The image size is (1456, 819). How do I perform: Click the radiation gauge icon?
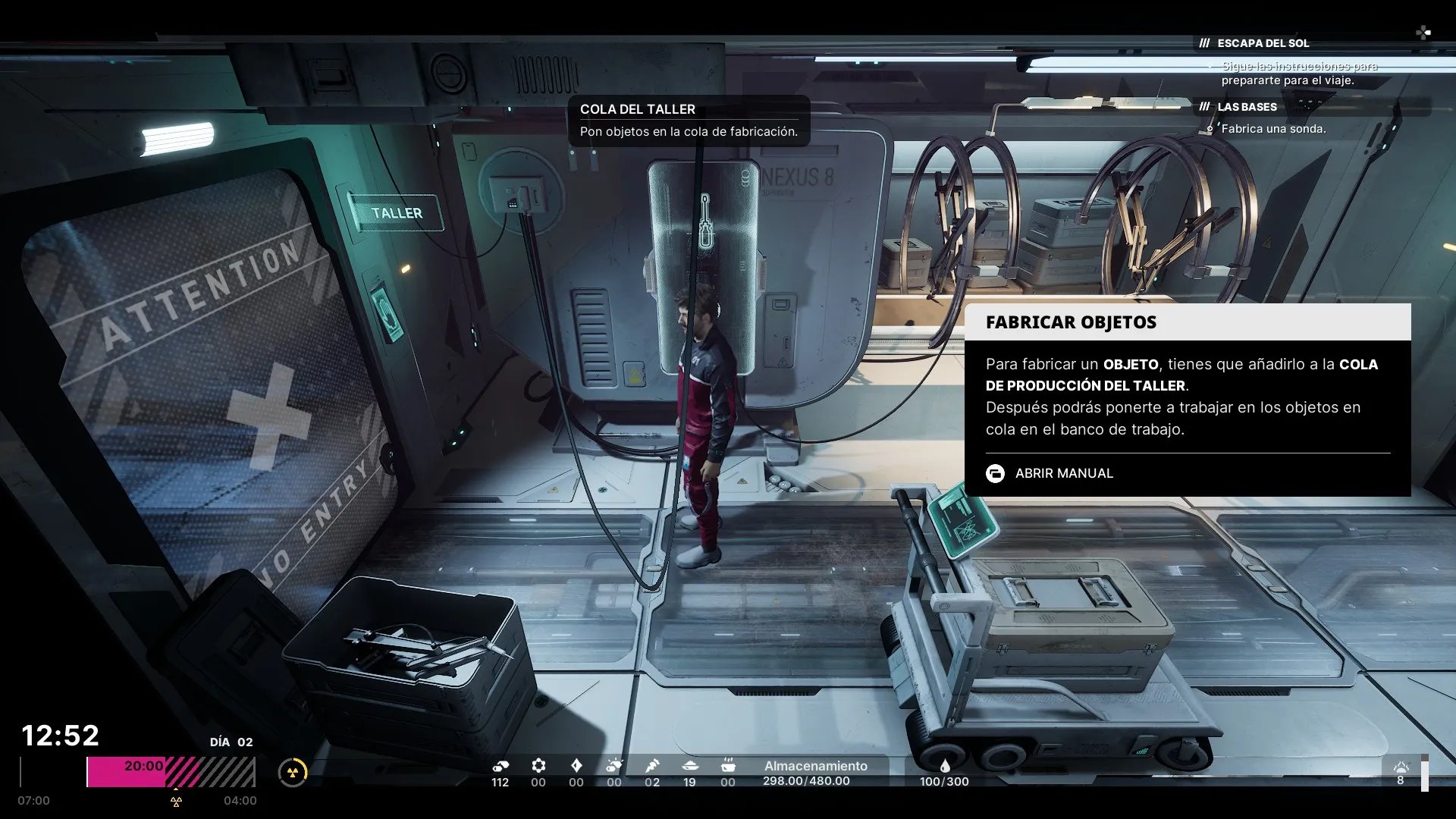point(293,772)
